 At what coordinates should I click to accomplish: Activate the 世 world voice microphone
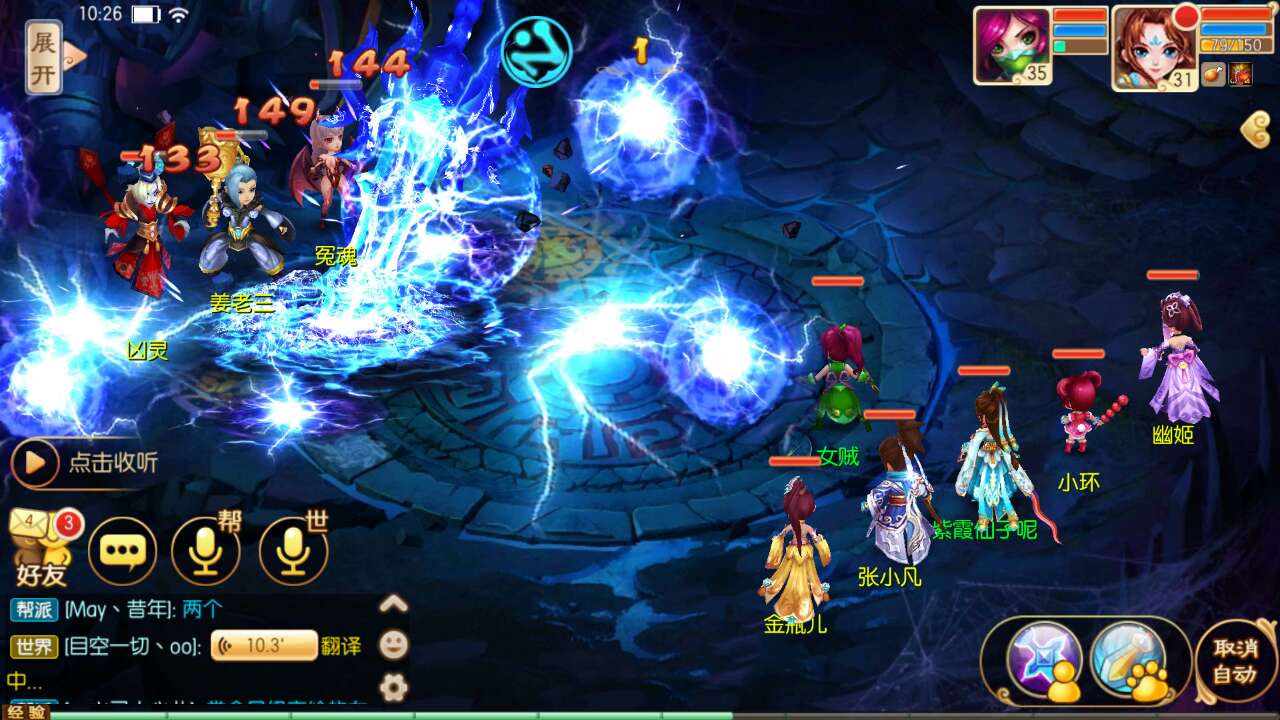tap(293, 551)
